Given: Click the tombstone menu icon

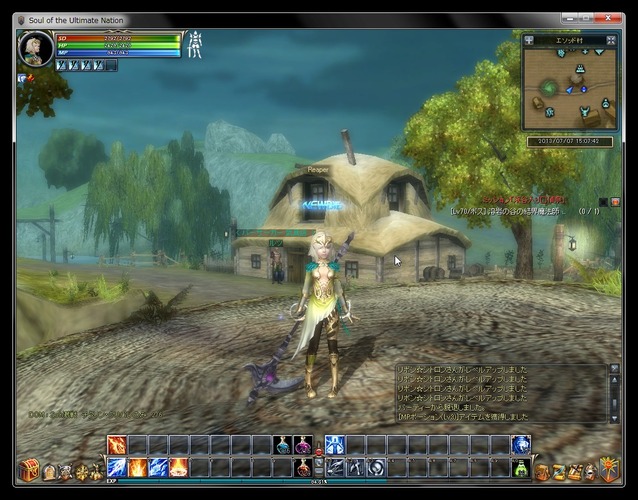Looking at the screenshot, I should (48, 471).
